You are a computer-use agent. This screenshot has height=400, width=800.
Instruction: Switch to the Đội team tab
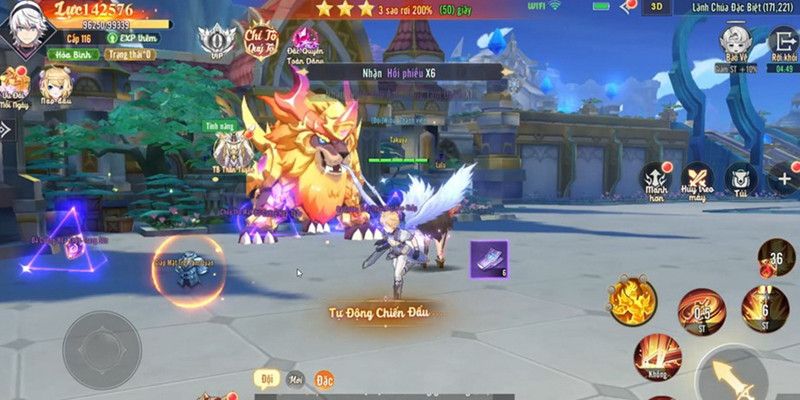(267, 380)
